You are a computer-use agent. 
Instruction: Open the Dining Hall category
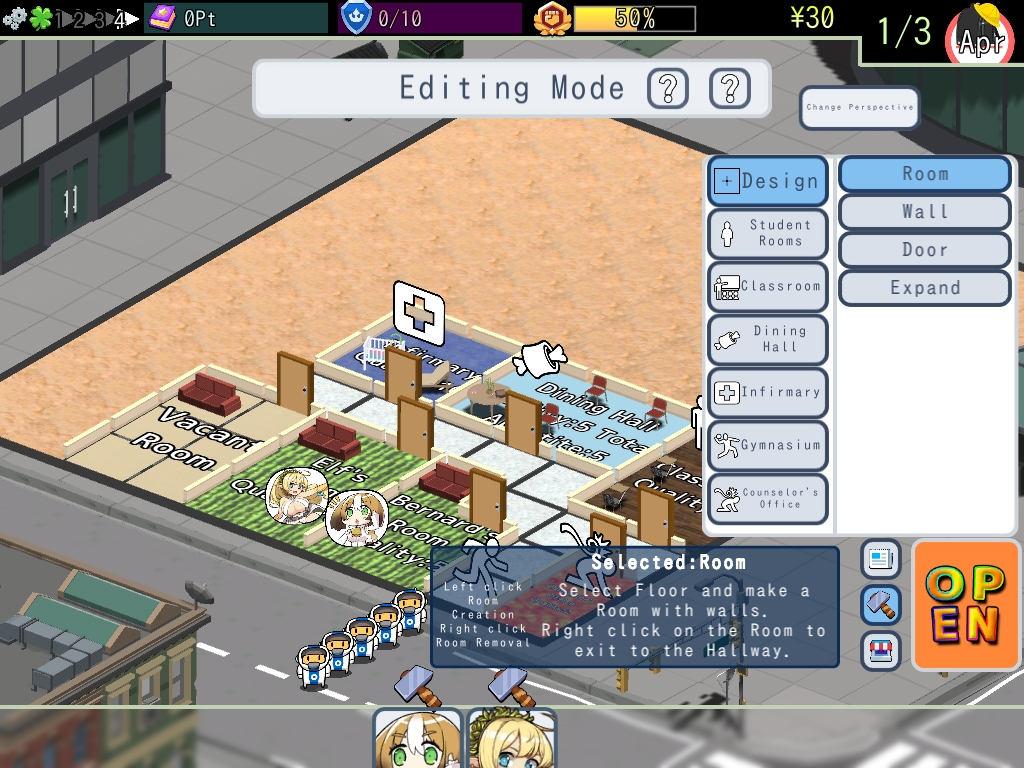pos(768,339)
